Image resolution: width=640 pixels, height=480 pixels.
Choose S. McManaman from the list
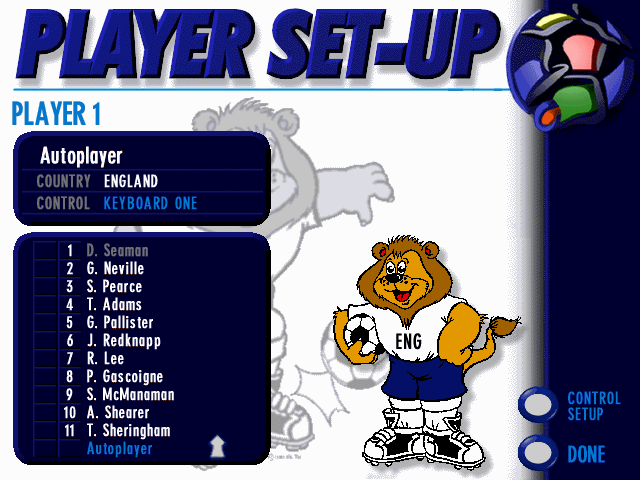[130, 395]
